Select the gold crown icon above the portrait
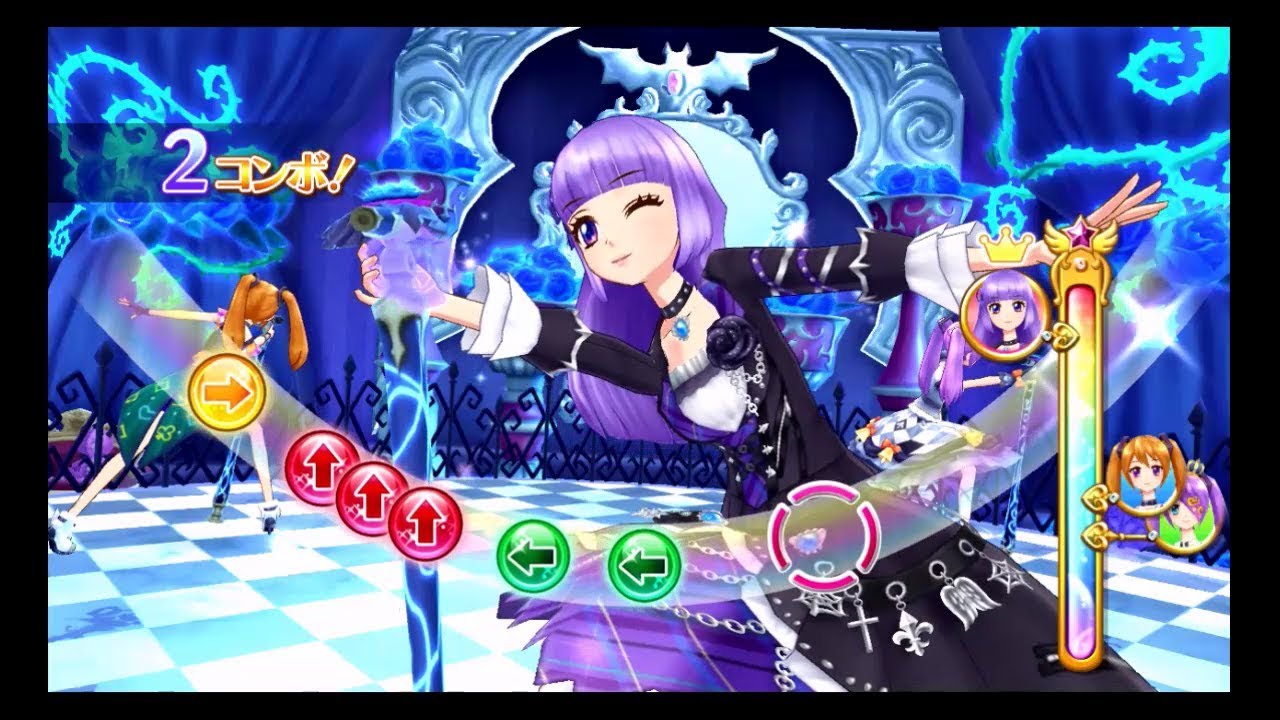1280x720 pixels. point(1003,243)
